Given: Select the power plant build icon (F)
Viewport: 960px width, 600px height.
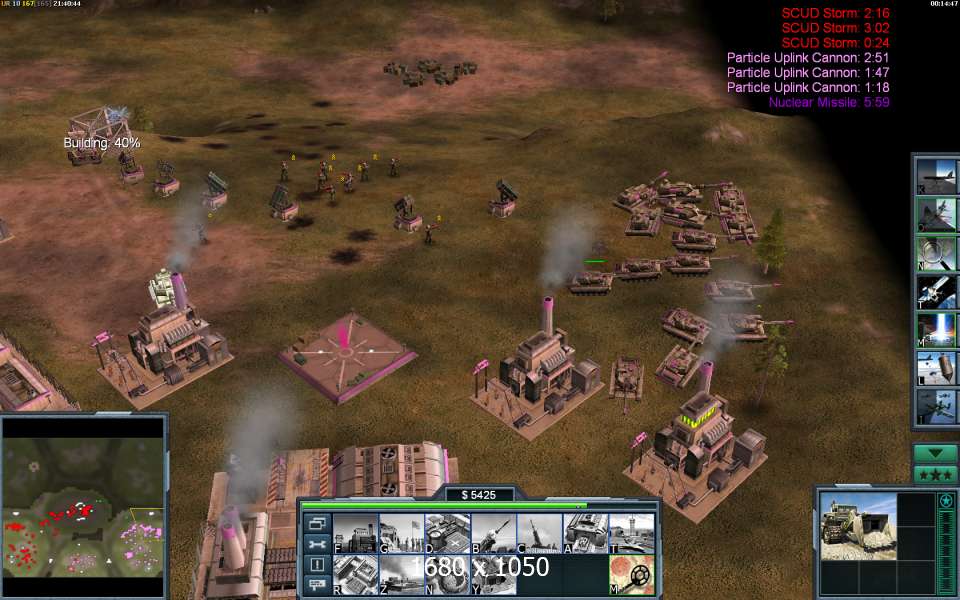Looking at the screenshot, I should [354, 533].
